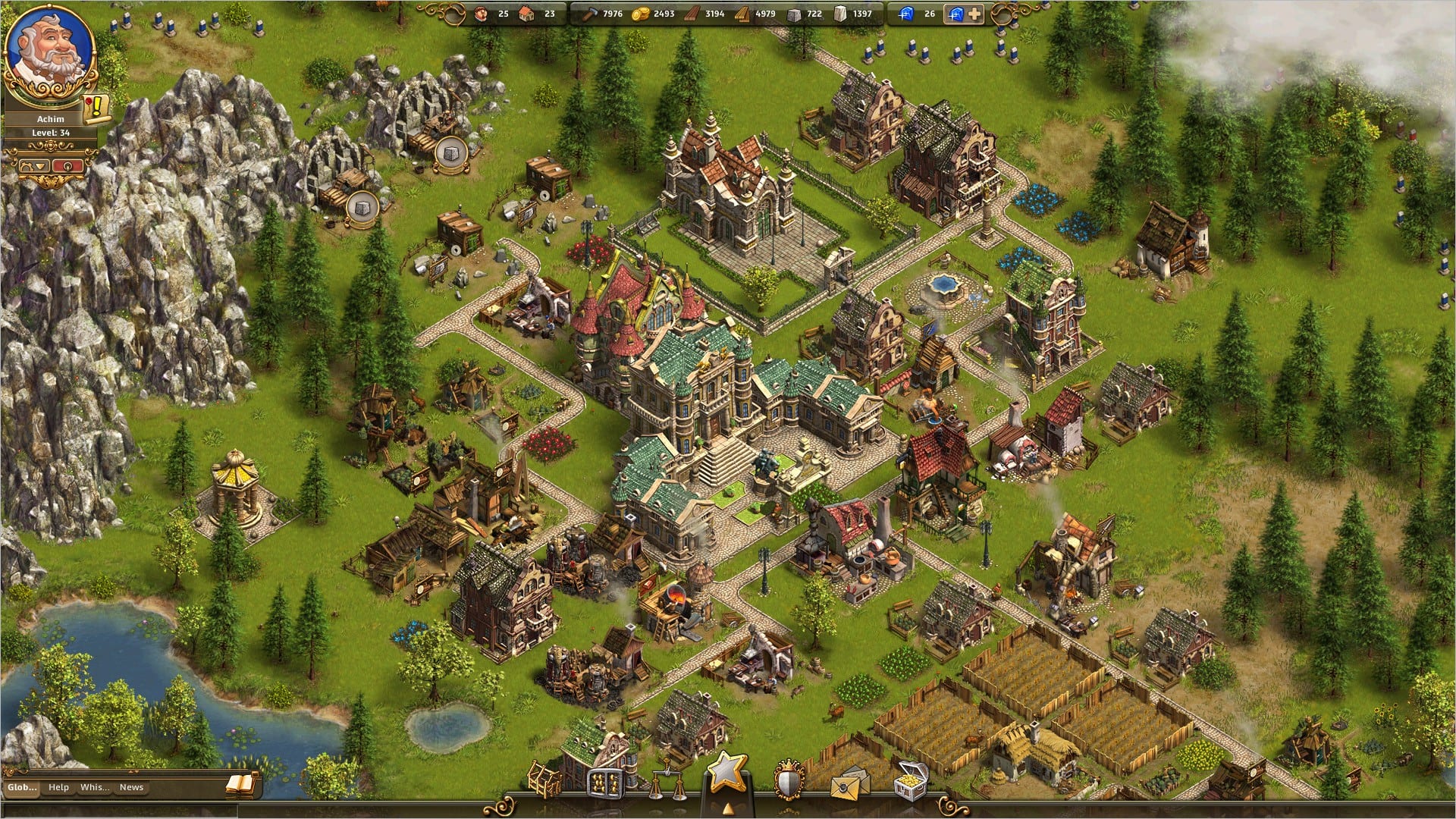Open the book icon beside chat tabs
Screen dimensions: 1456x819
click(x=241, y=786)
